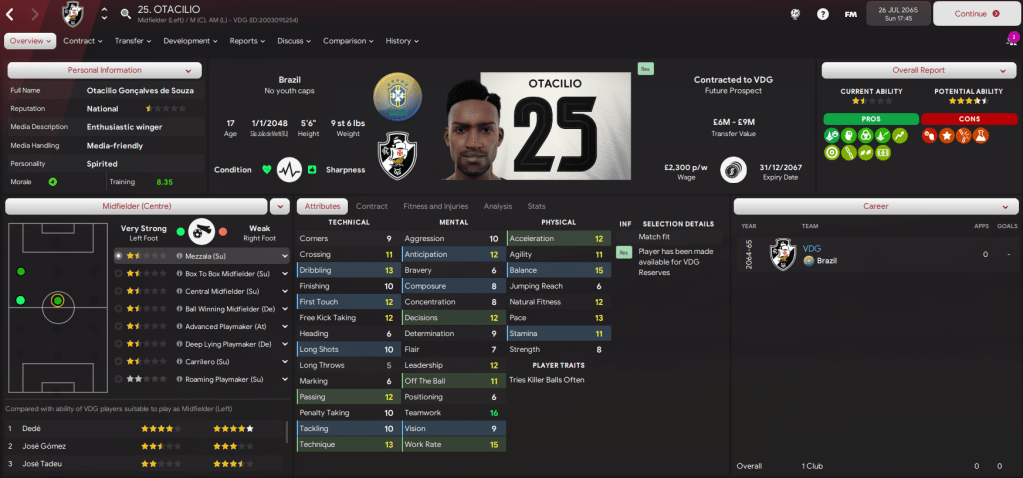Select the Advanced Playmaker role

click(x=225, y=326)
